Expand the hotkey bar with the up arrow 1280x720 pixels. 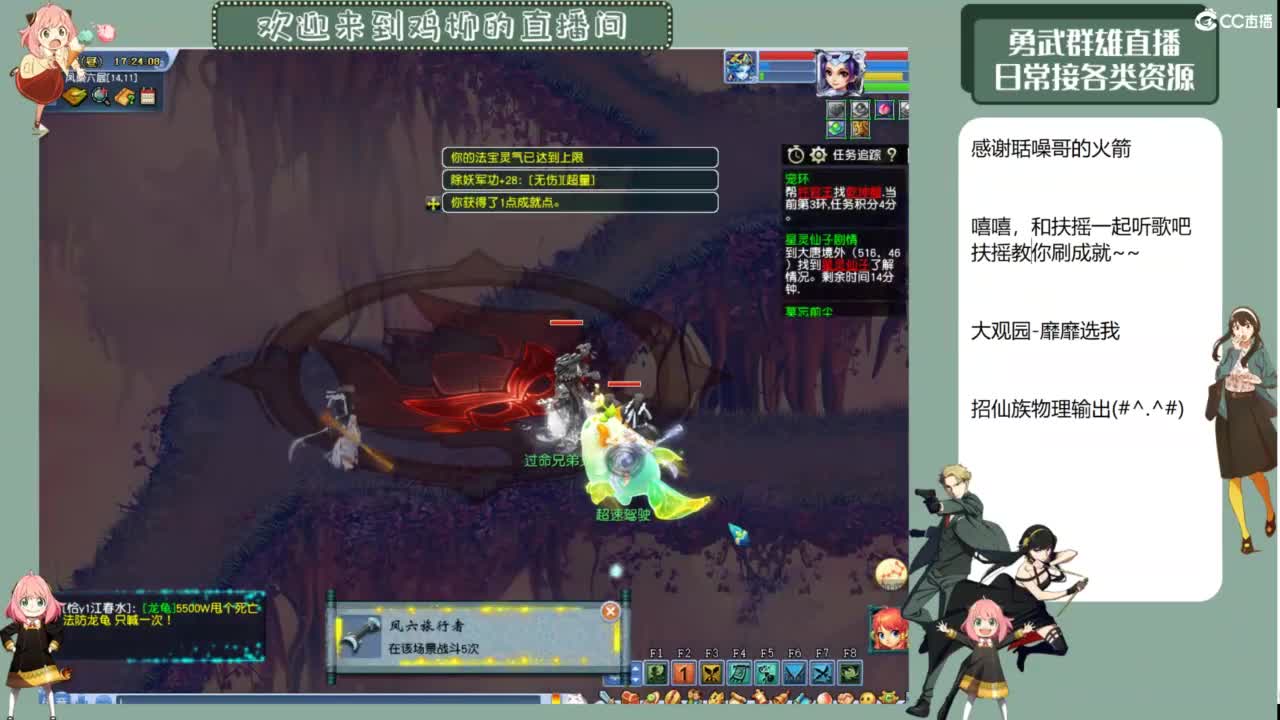point(635,668)
